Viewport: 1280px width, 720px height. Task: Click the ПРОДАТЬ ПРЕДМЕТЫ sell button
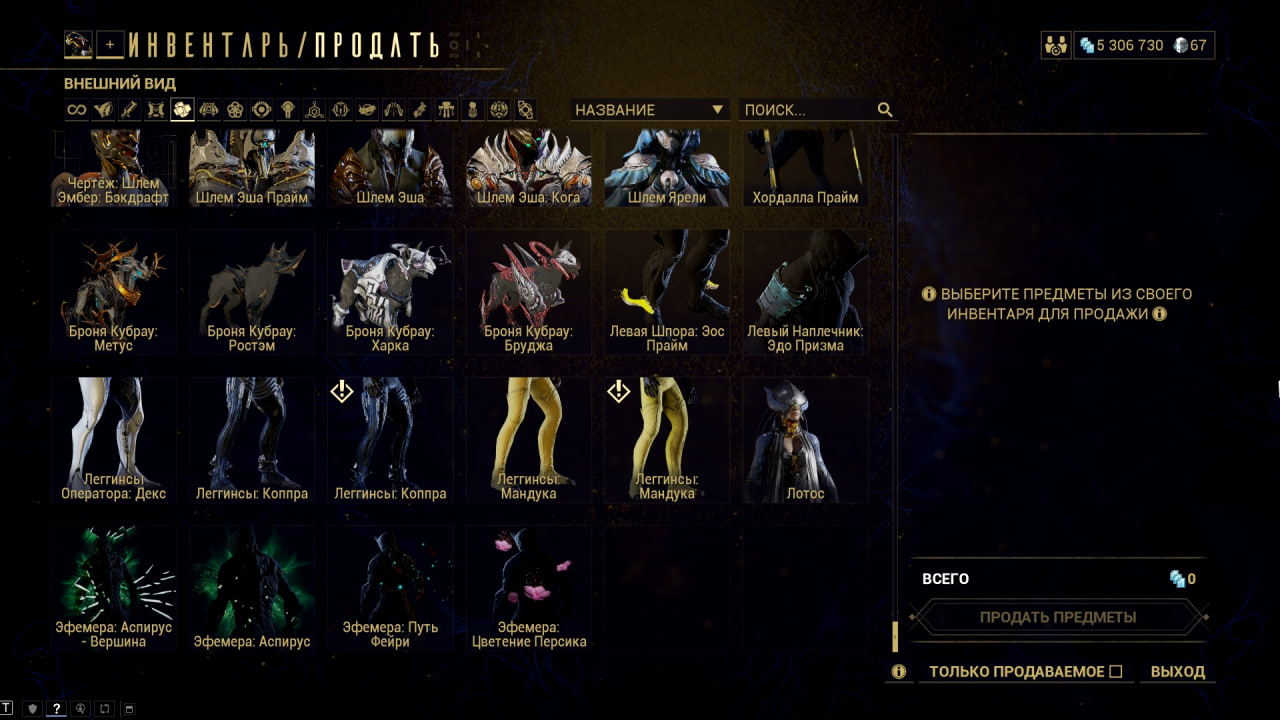tap(1057, 617)
